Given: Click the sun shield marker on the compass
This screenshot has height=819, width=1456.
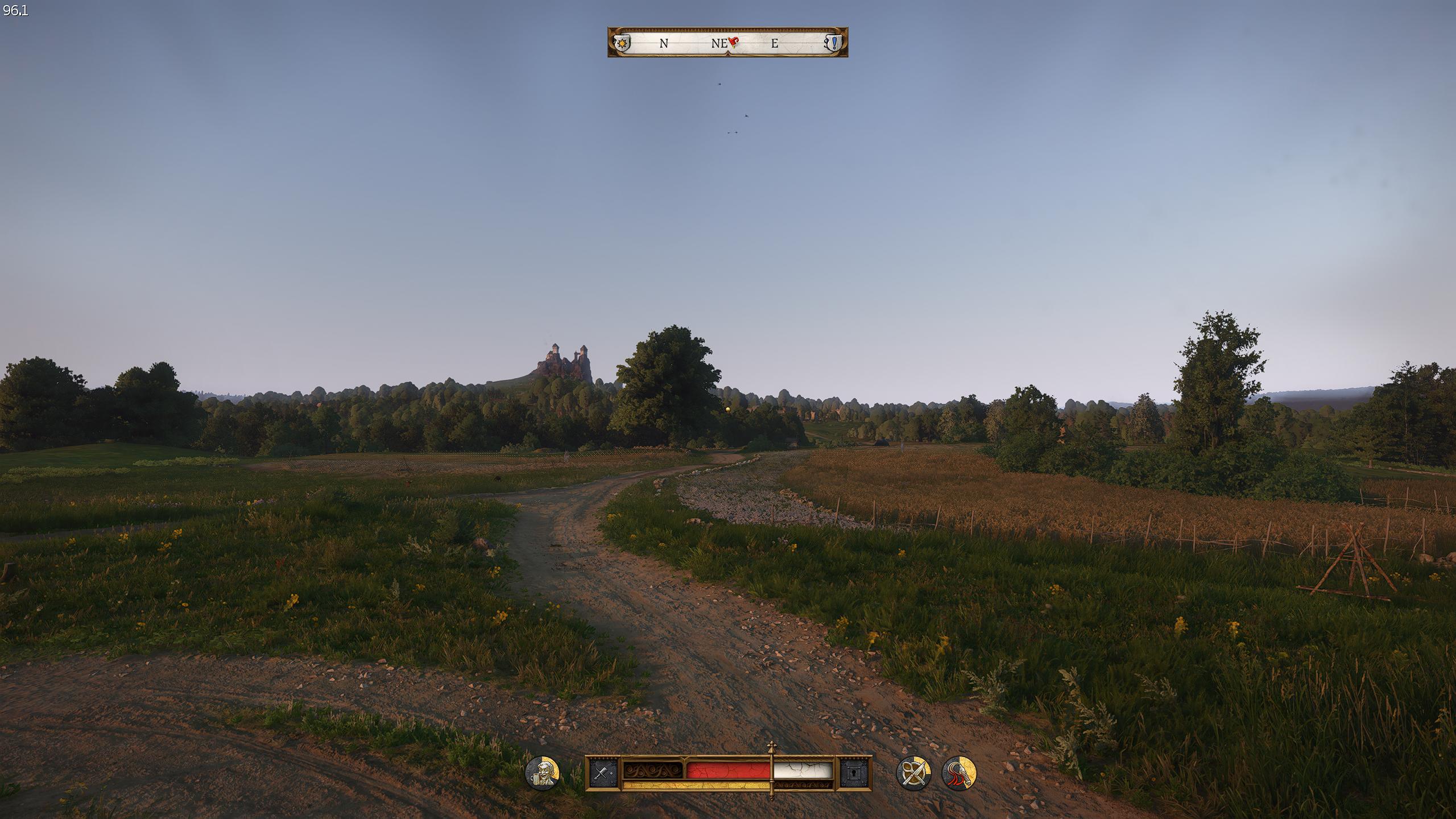Looking at the screenshot, I should click(624, 43).
